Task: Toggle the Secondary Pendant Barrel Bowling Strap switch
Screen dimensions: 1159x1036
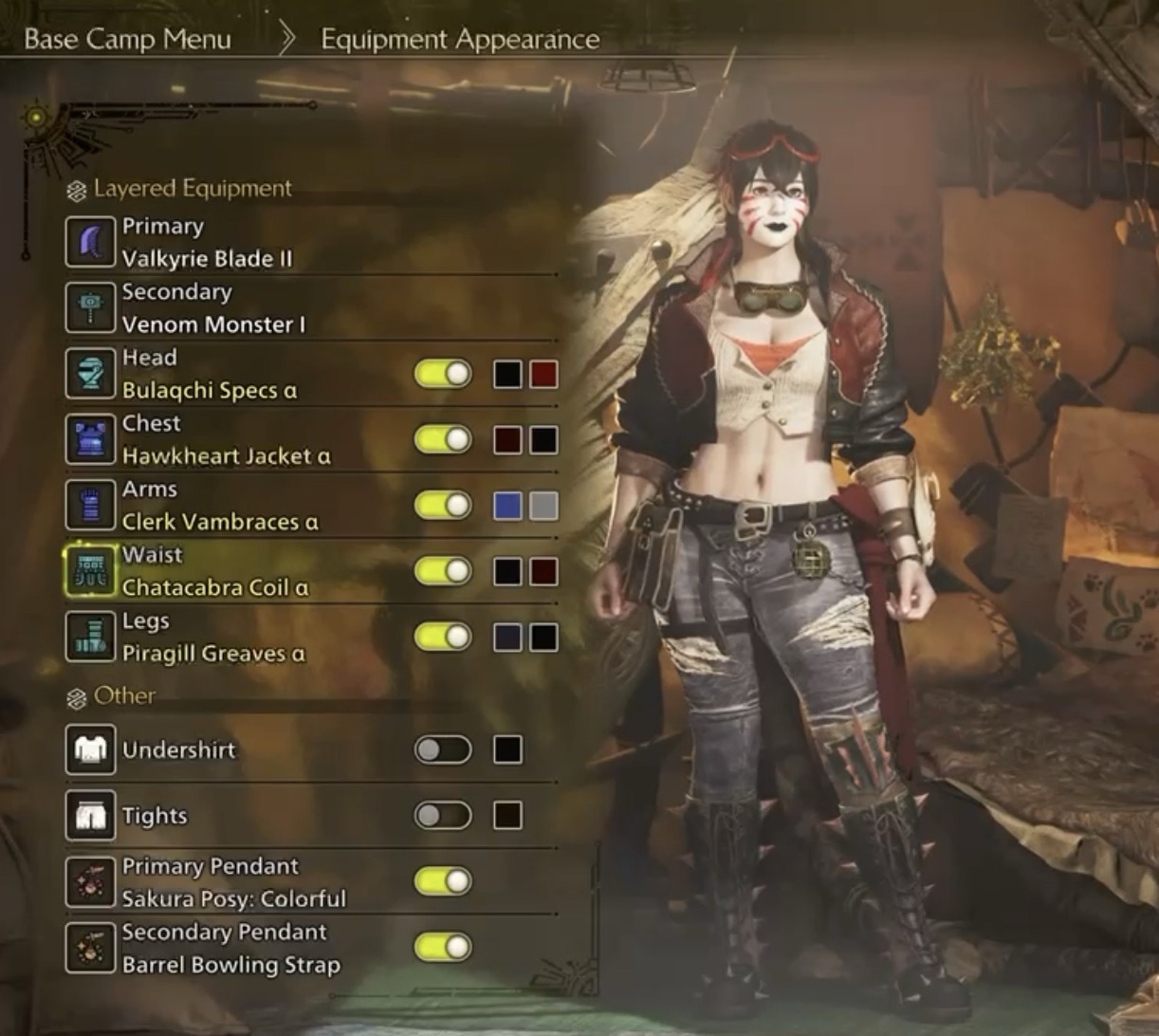Action: (443, 947)
